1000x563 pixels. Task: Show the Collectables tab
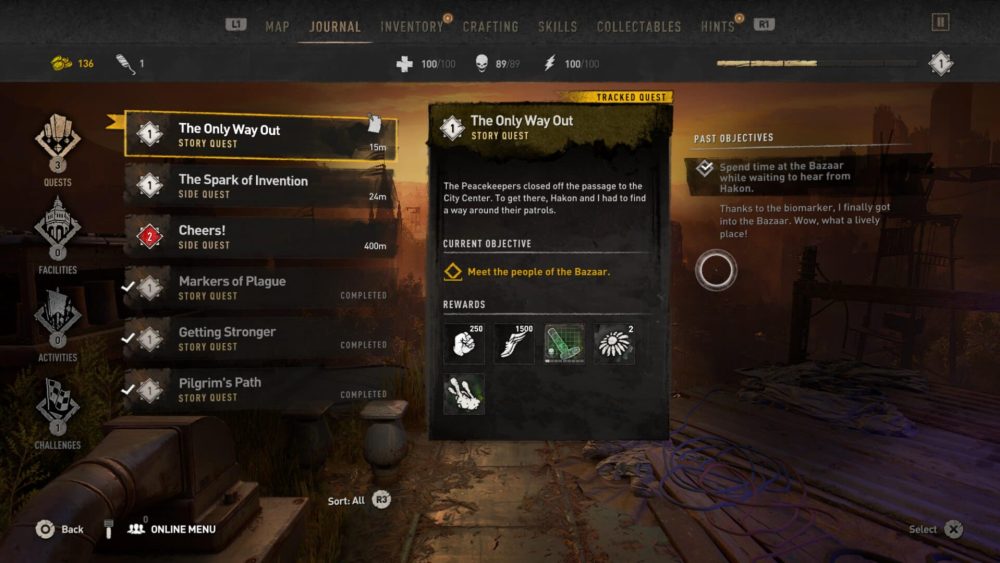point(638,26)
